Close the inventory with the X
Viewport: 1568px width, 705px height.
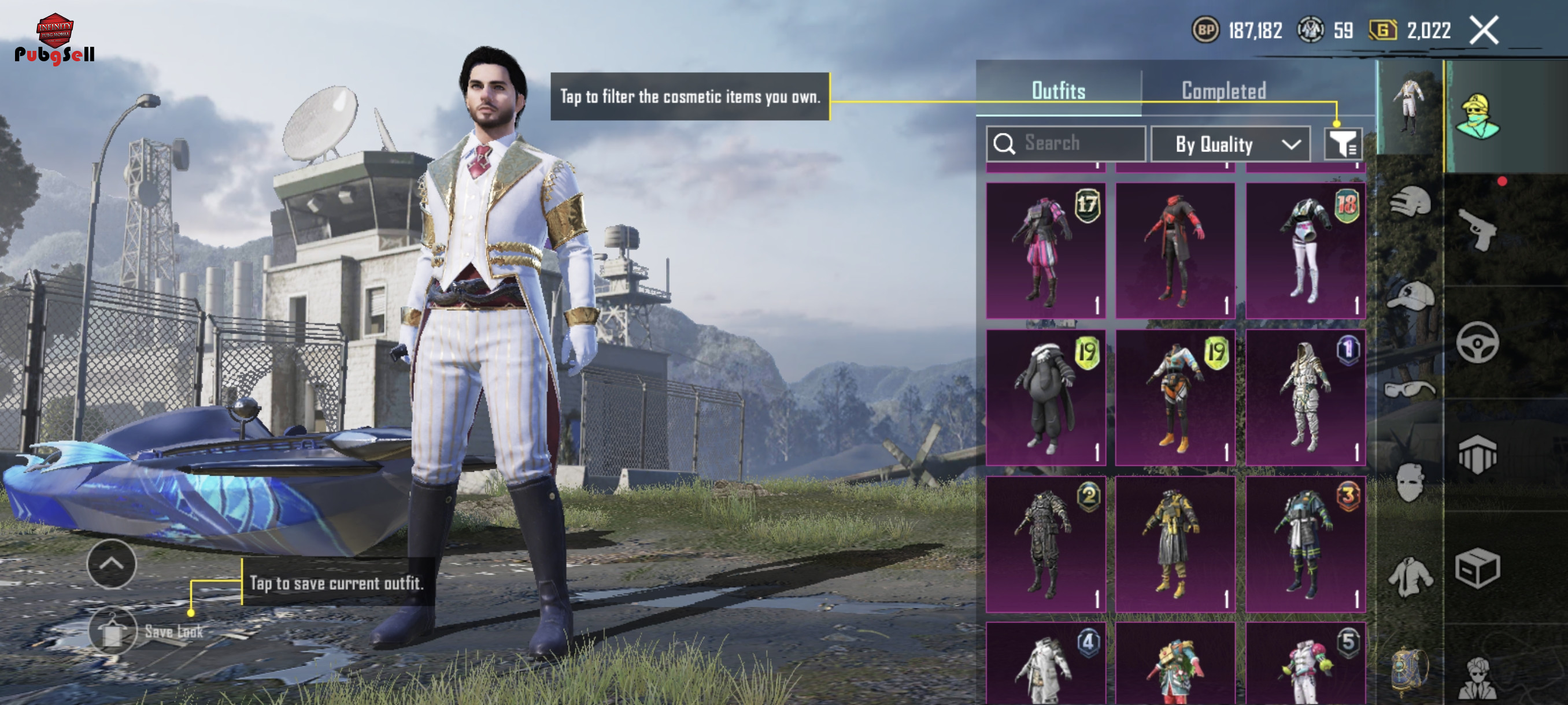coord(1484,31)
